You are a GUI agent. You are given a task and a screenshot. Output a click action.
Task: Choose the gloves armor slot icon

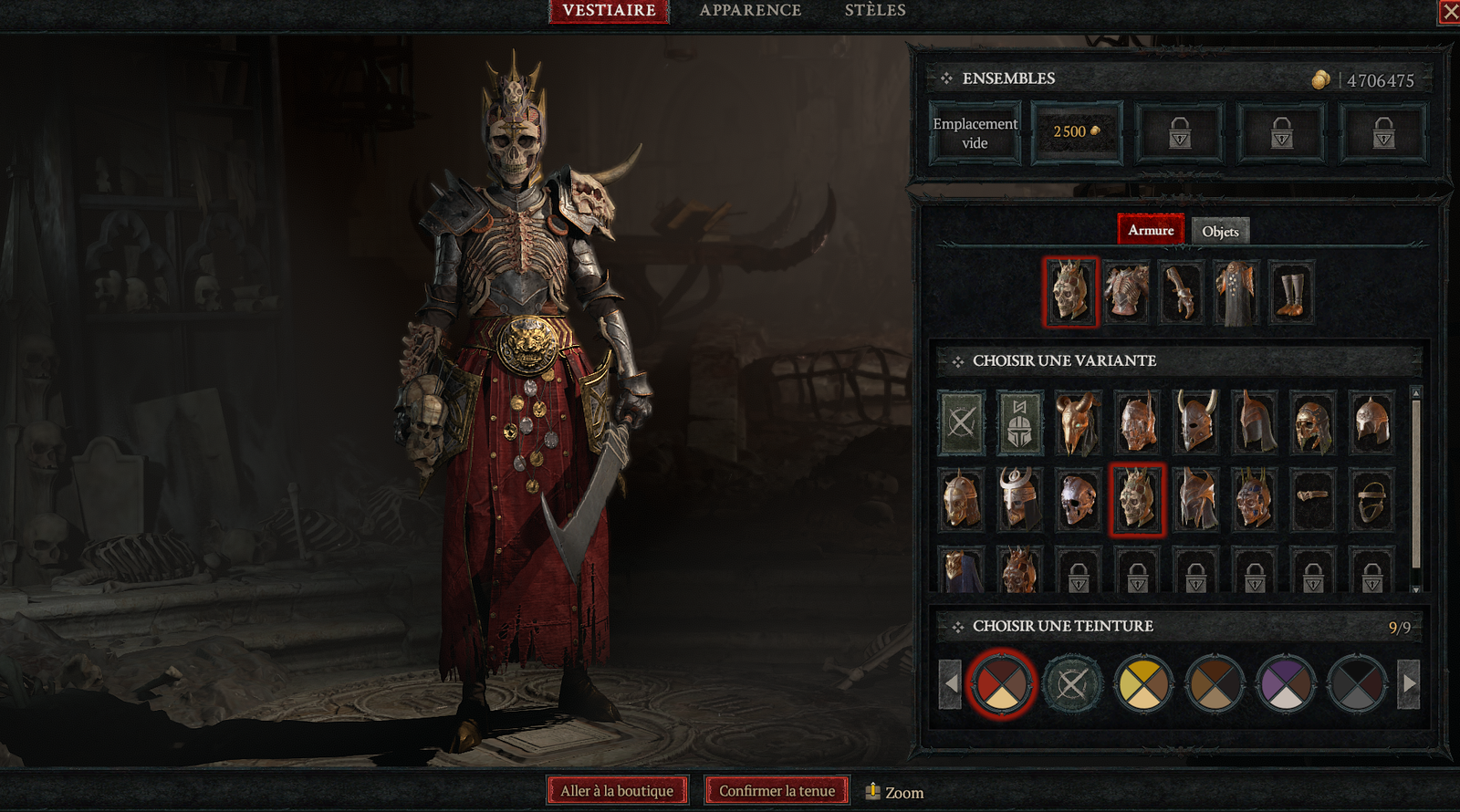click(x=1181, y=293)
